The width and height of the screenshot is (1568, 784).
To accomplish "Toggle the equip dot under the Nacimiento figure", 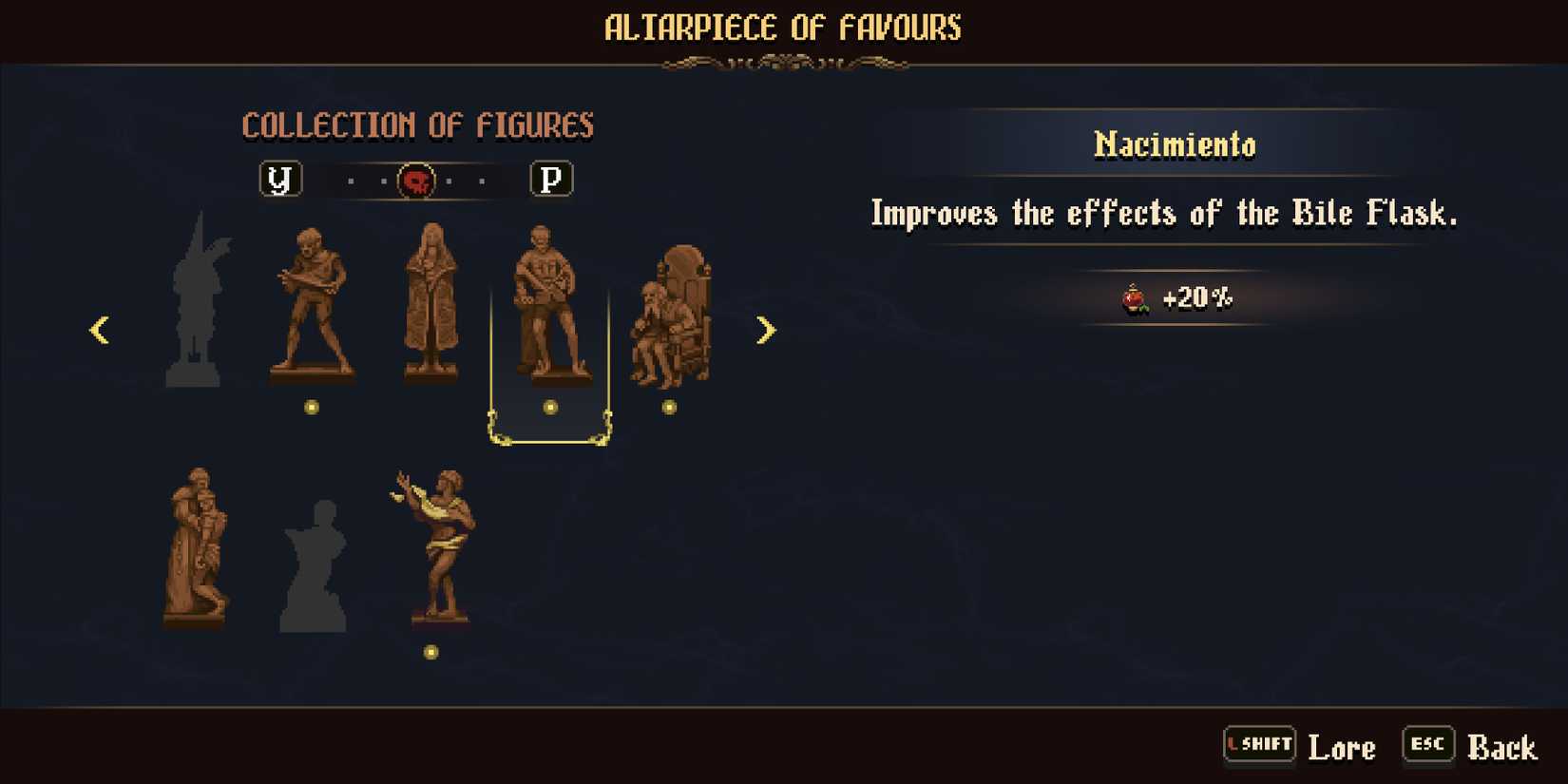I will (x=549, y=408).
